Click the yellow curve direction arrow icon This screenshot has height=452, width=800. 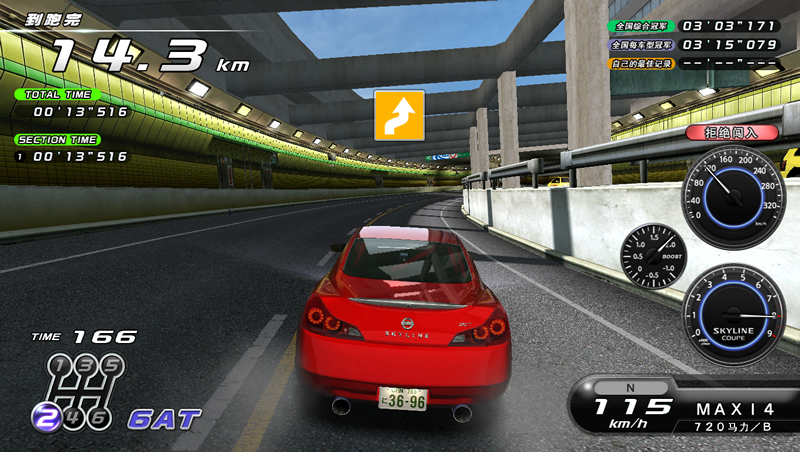(399, 115)
